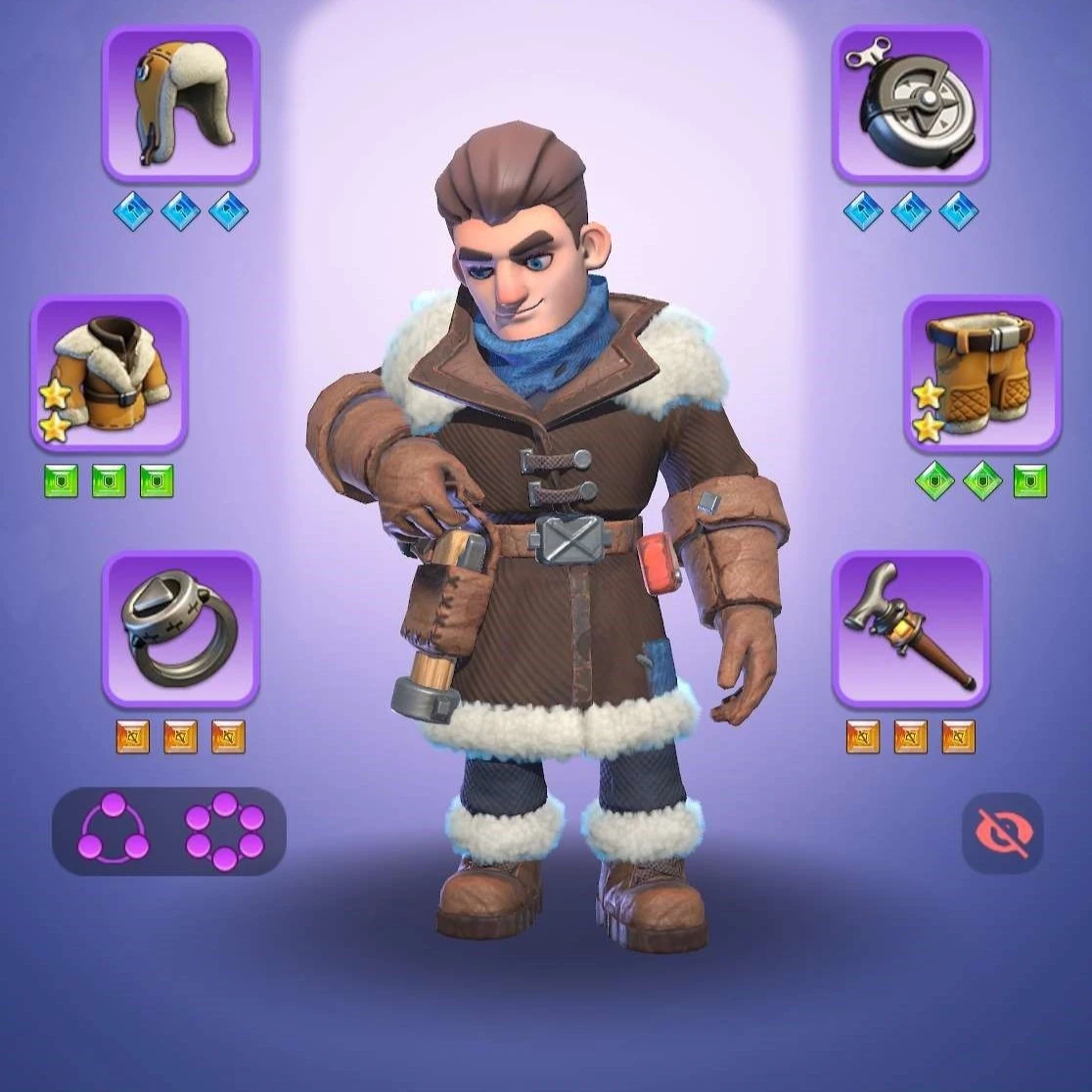Select the fur-lined aviator hat slot
The image size is (1092, 1092).
pos(180,104)
